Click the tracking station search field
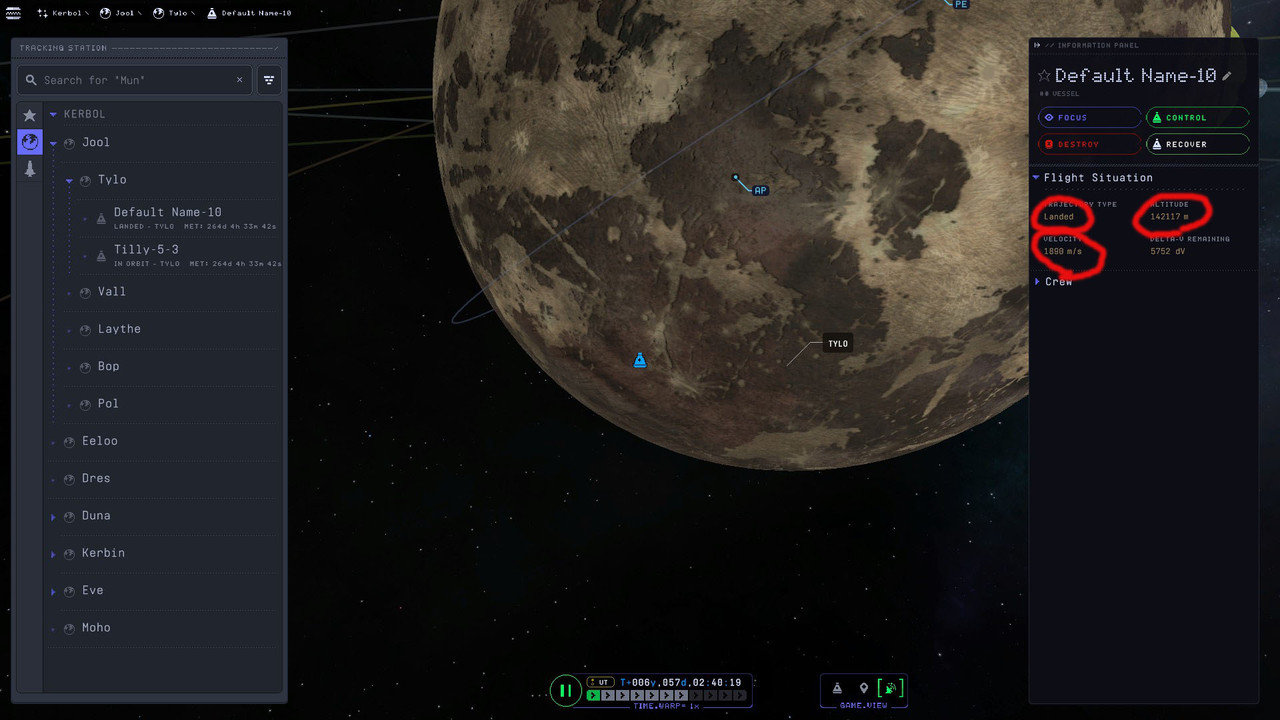Screen dimensions: 1280x720 pos(135,80)
